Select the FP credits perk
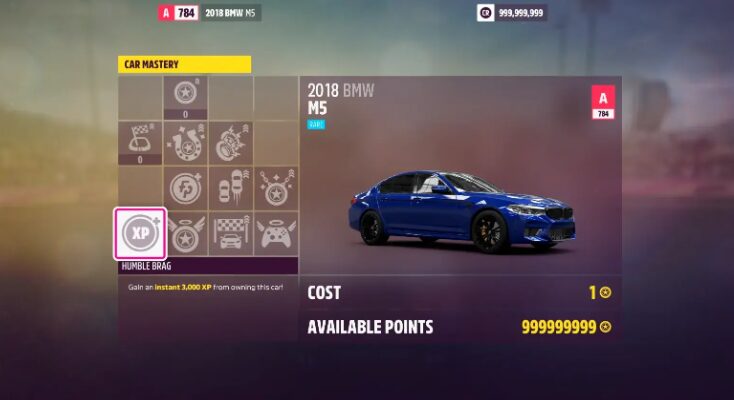This screenshot has width=734, height=400. [186, 188]
